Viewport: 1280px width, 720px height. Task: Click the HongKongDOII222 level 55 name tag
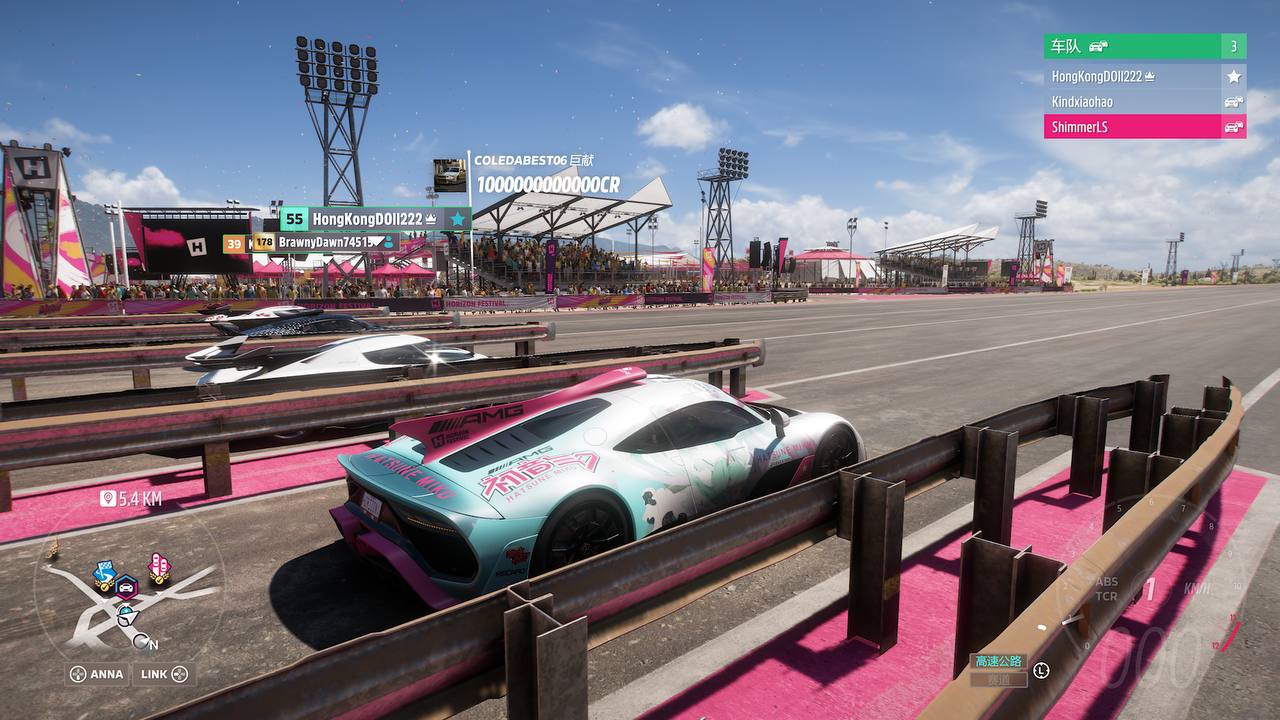(x=375, y=219)
